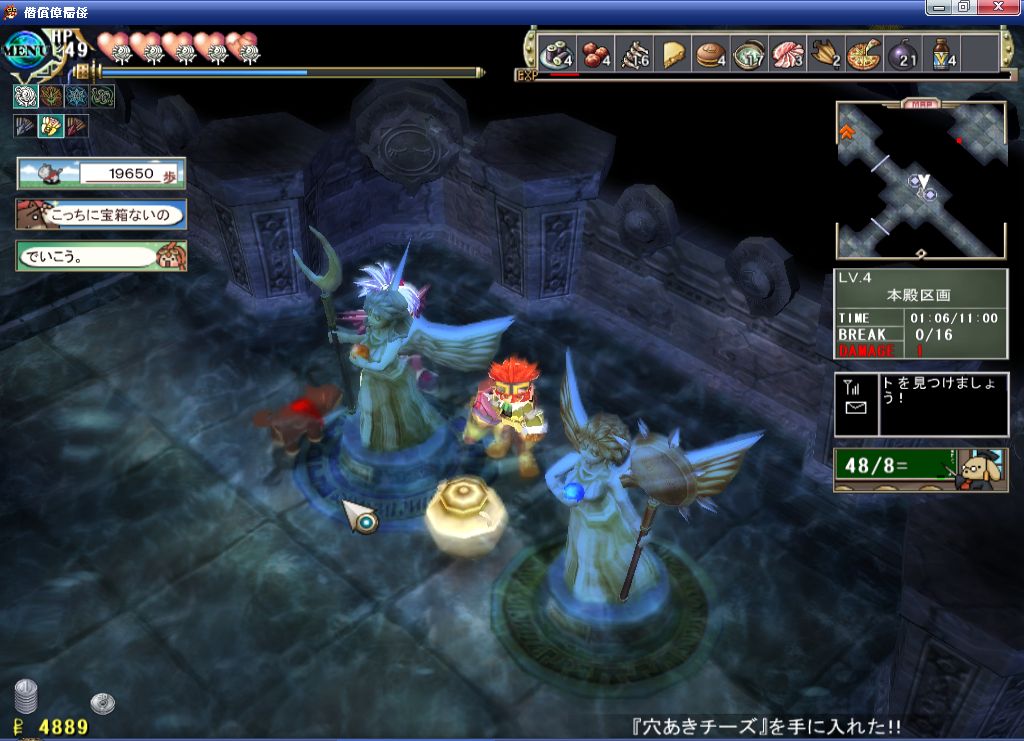Screen dimensions: 1024x741
Task: Choose the green soup bowl item
Action: [x=748, y=53]
